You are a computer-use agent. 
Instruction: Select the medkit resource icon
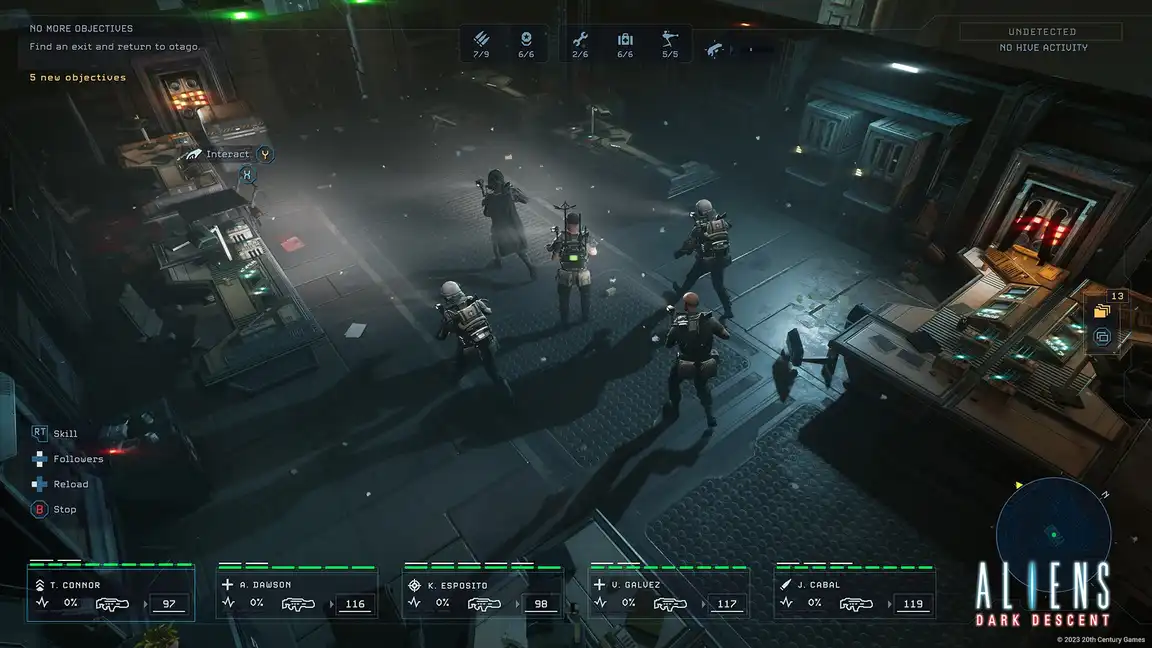click(x=625, y=40)
